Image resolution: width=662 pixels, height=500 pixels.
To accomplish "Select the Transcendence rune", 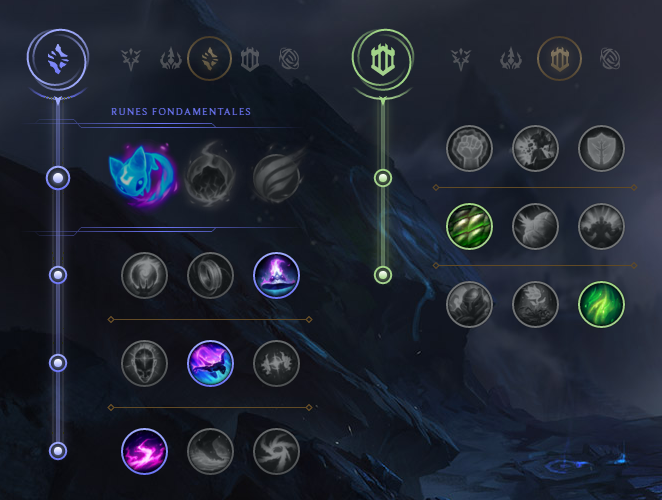I will [x=144, y=363].
